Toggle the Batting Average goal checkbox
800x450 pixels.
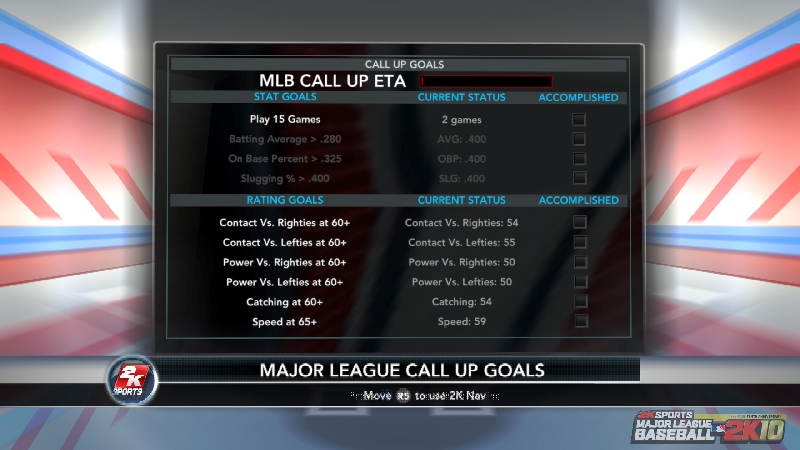point(579,139)
